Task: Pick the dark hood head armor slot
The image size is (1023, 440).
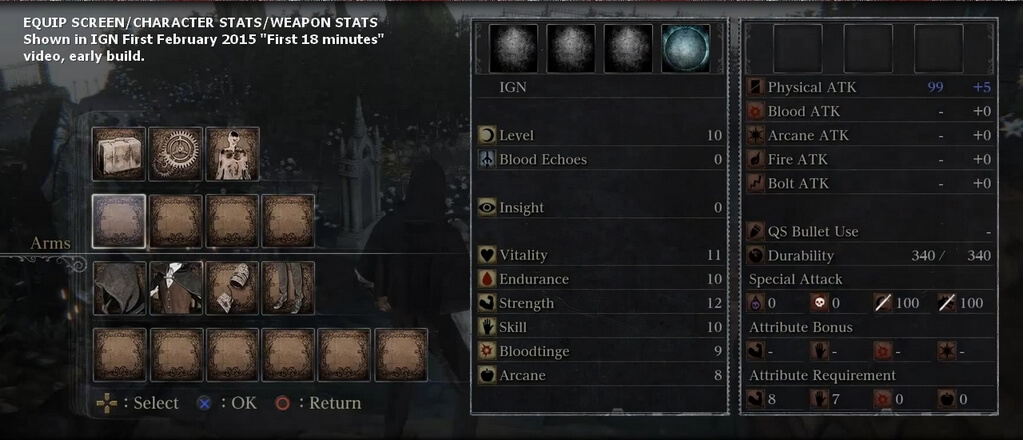Action: click(x=119, y=288)
